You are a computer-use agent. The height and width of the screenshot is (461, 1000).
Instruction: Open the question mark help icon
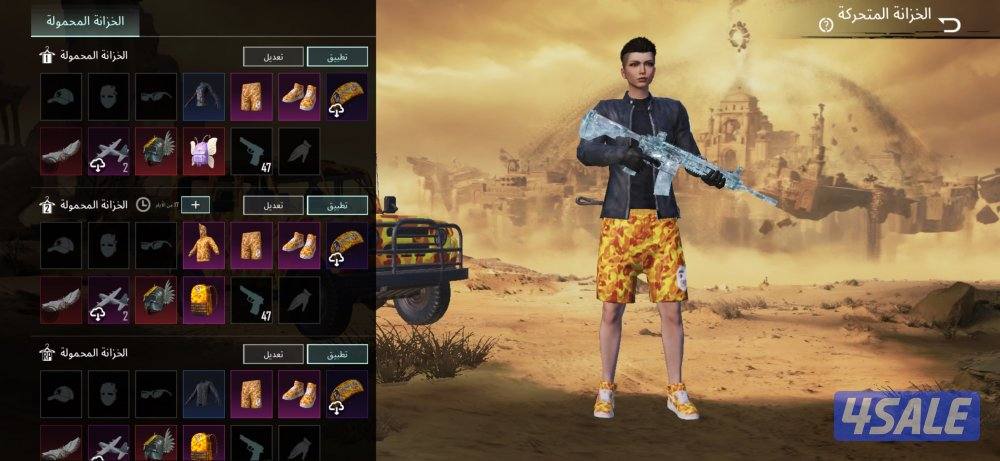[825, 23]
